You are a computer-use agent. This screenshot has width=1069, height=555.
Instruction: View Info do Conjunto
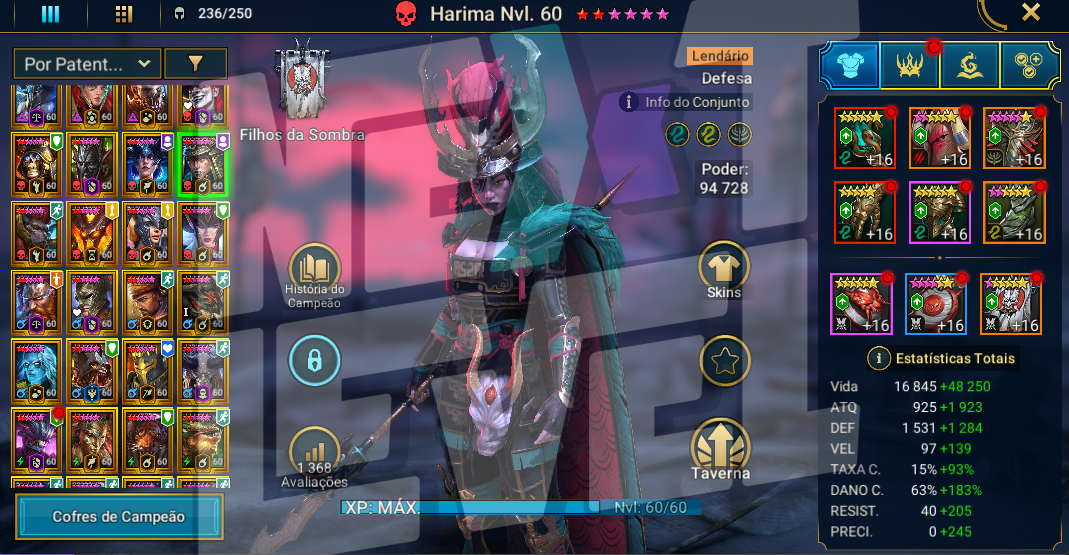(686, 101)
